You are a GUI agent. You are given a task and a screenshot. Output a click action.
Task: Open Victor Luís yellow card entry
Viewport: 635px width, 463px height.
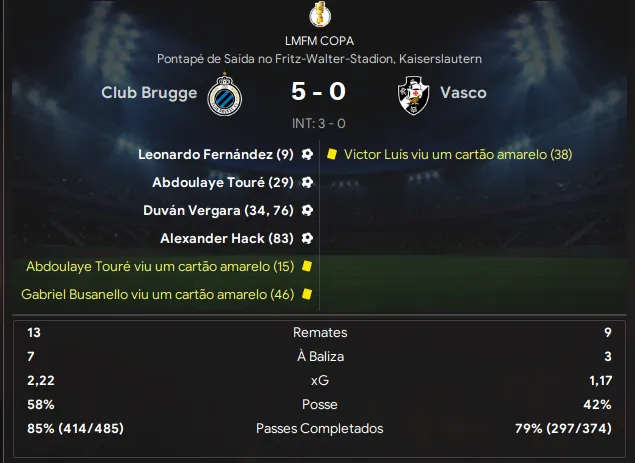tap(457, 155)
